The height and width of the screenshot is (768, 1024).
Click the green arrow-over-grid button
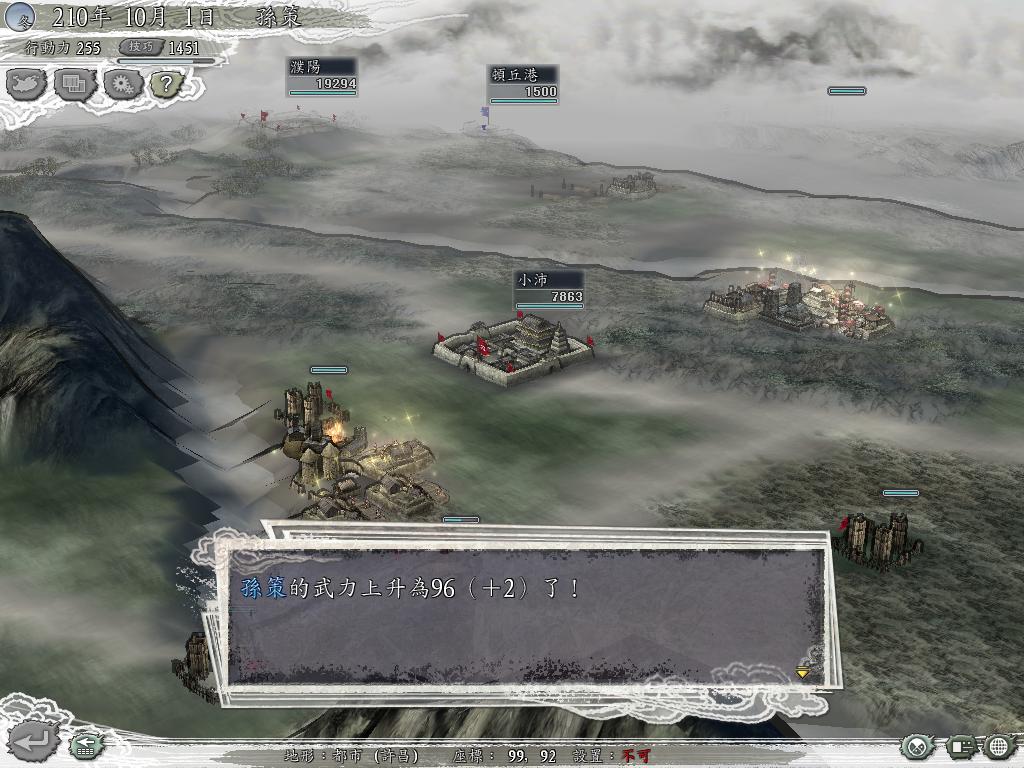click(84, 745)
